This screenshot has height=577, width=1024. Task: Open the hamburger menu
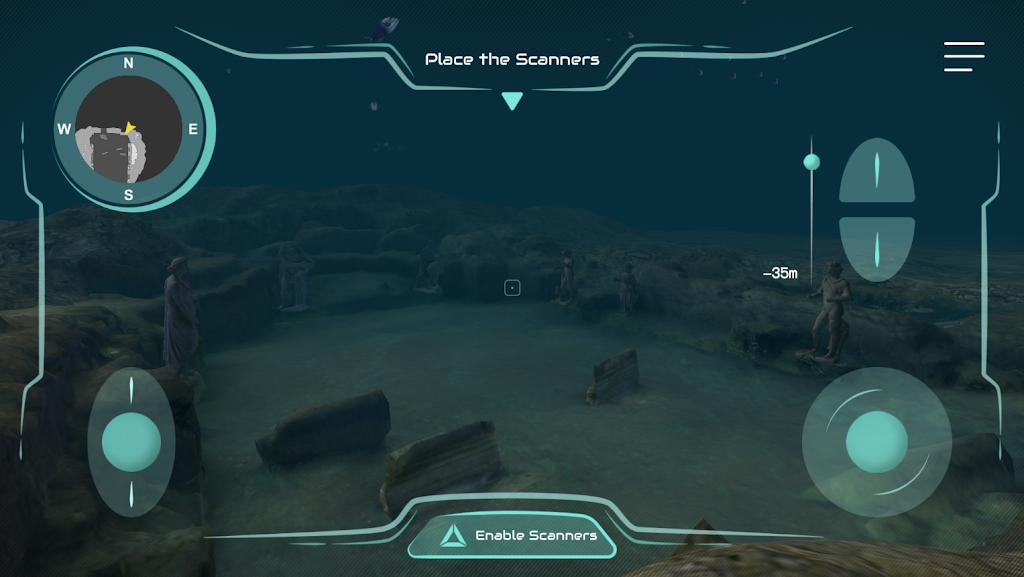(x=964, y=56)
